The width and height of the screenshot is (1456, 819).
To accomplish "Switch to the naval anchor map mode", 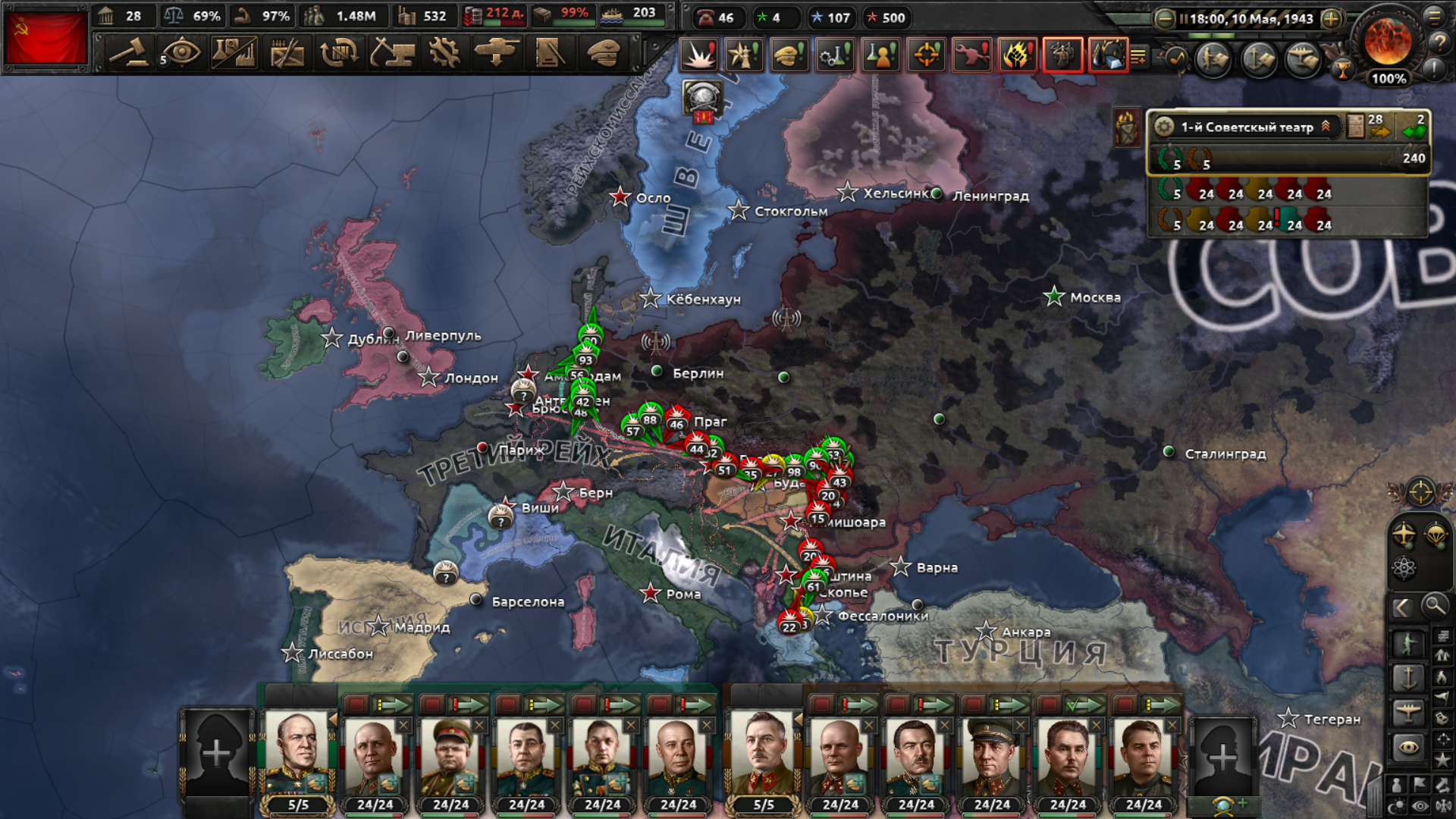I will pos(1408,677).
